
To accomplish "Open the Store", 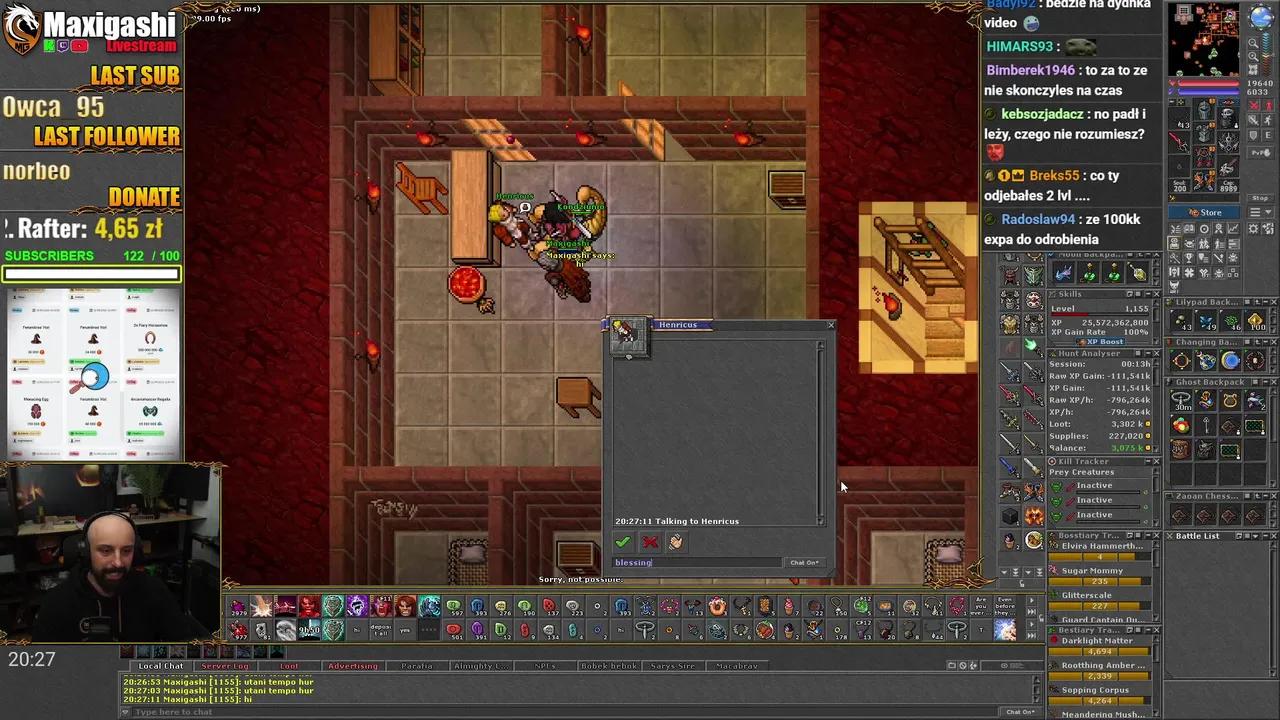I will tap(1205, 212).
